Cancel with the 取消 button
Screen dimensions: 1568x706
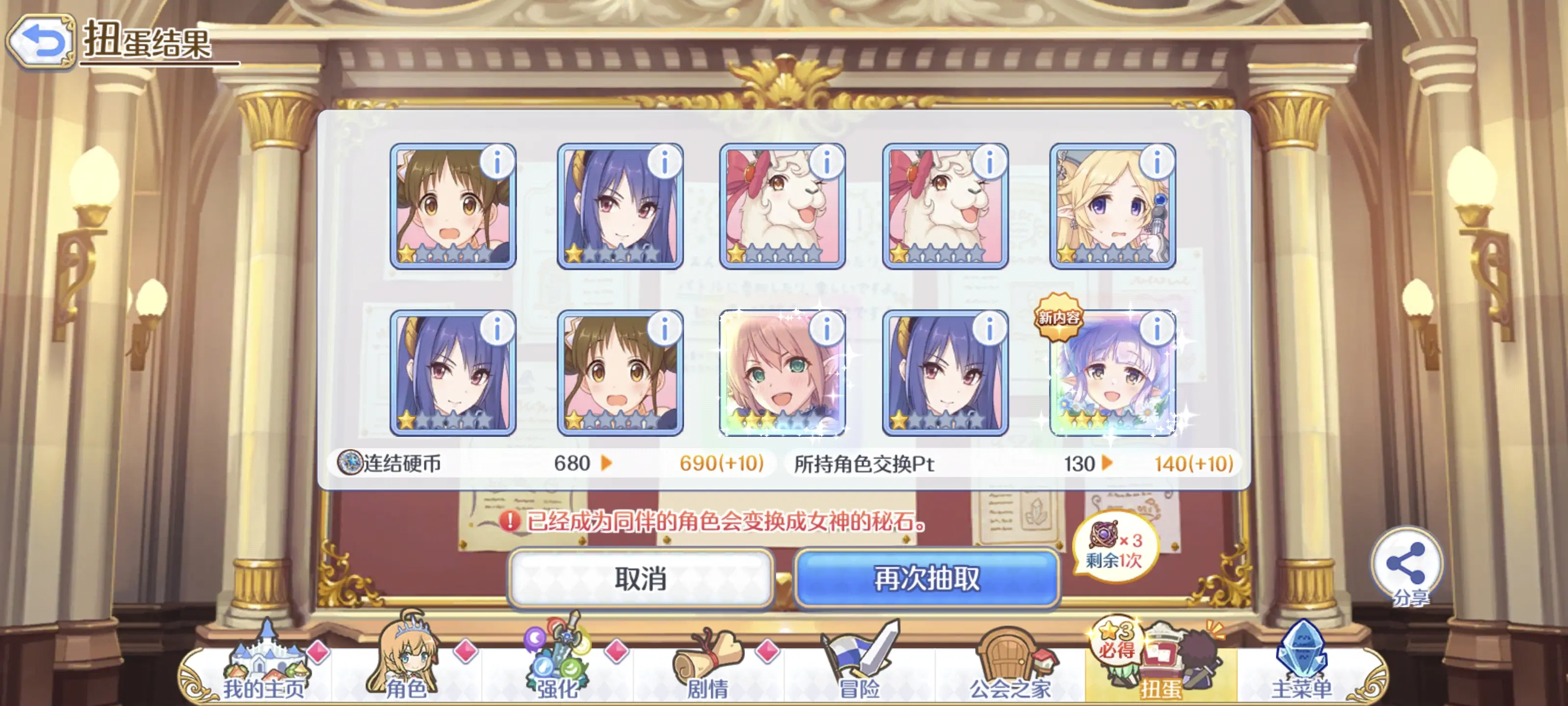tap(640, 578)
